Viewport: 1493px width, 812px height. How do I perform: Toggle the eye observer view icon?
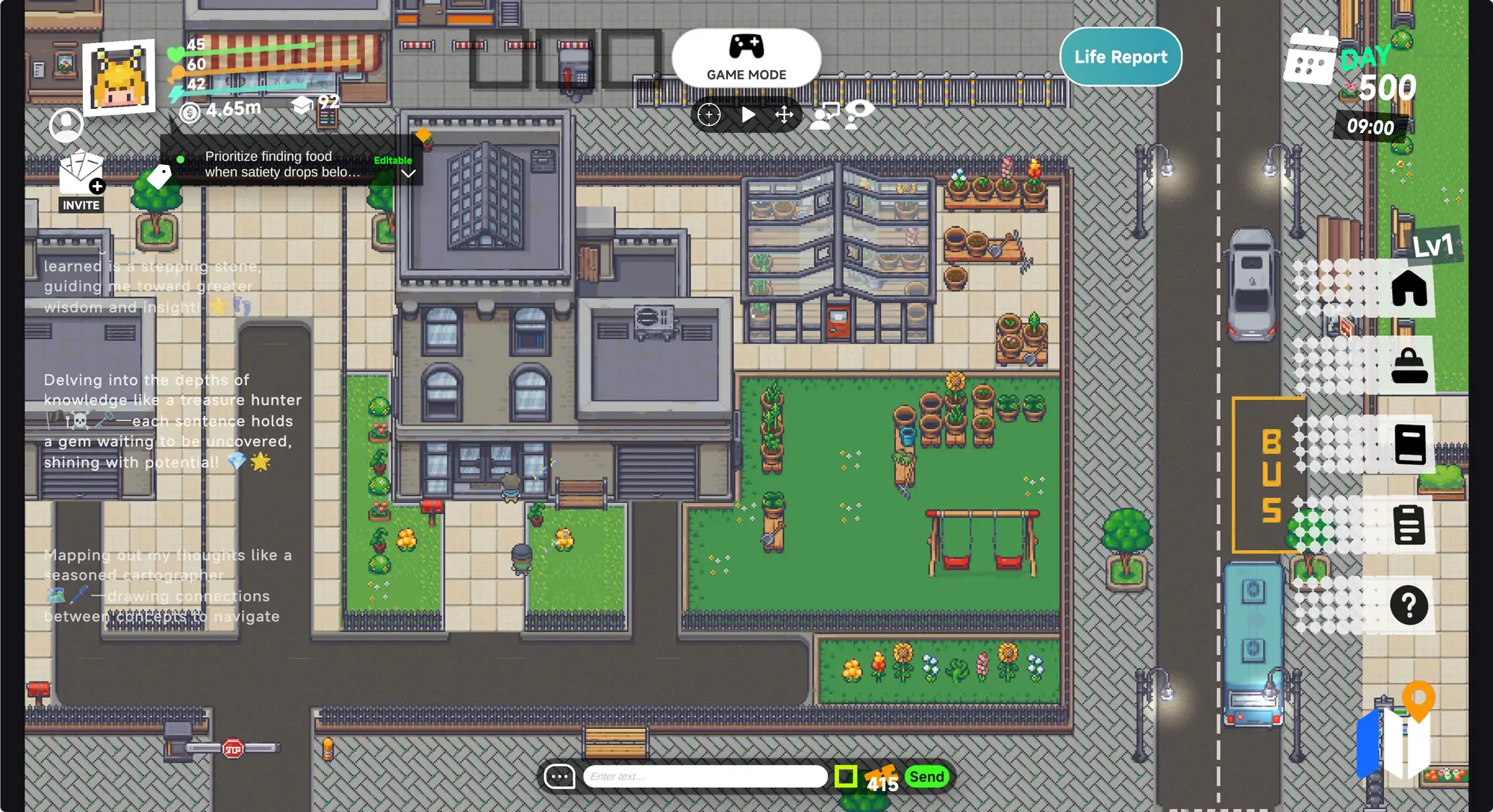859,113
